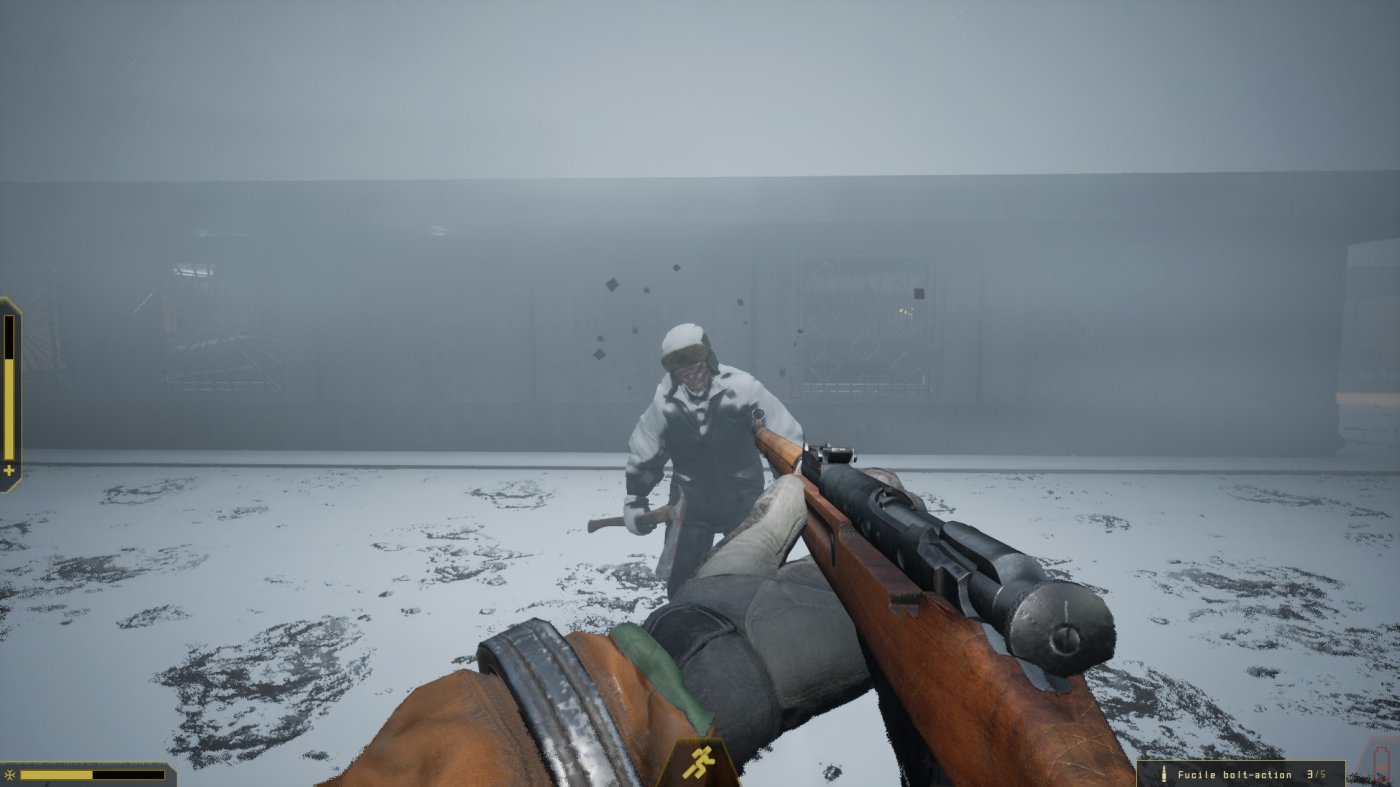Click the bullet icon beside the weapon name

coord(1163,772)
